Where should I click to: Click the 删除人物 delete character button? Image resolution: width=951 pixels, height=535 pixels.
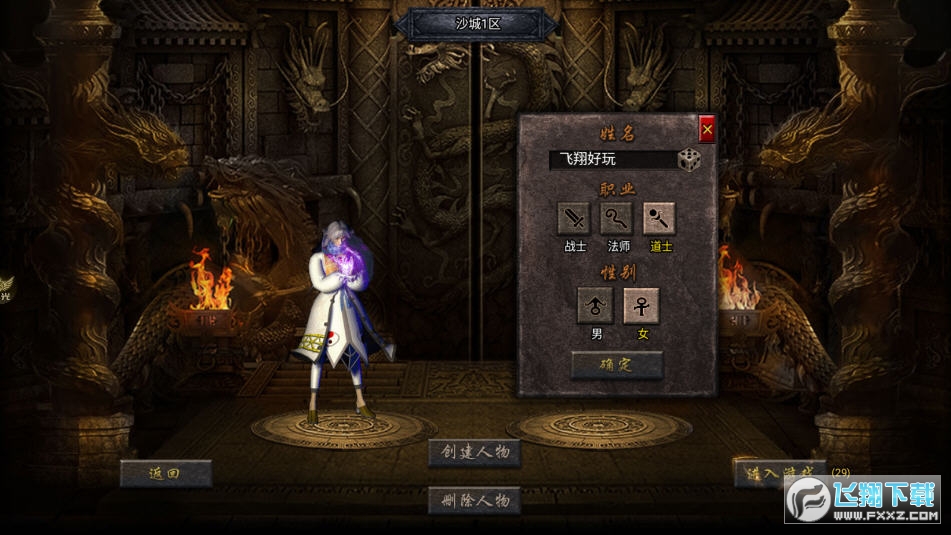click(475, 500)
